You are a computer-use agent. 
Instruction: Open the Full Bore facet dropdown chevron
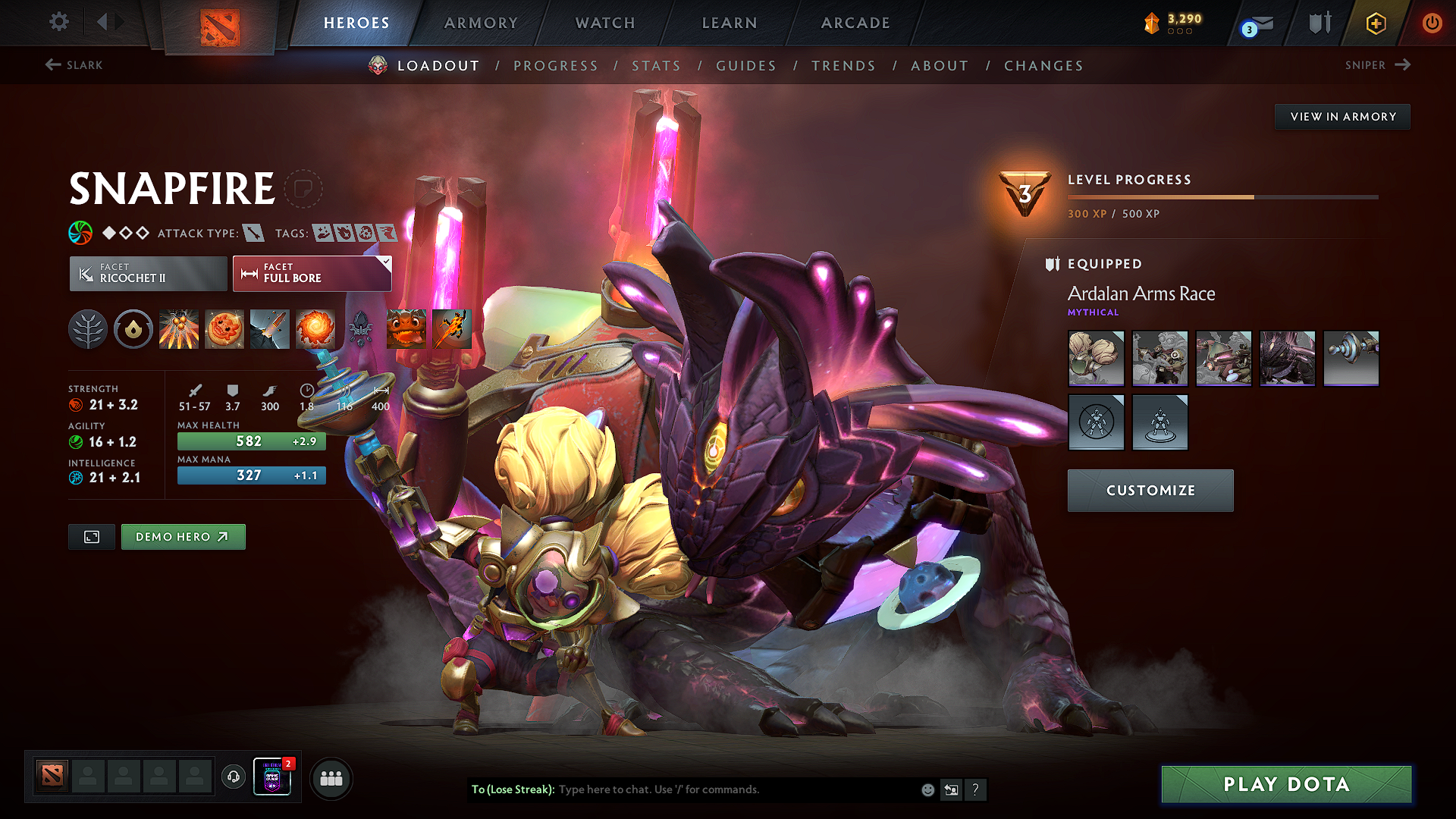[386, 262]
